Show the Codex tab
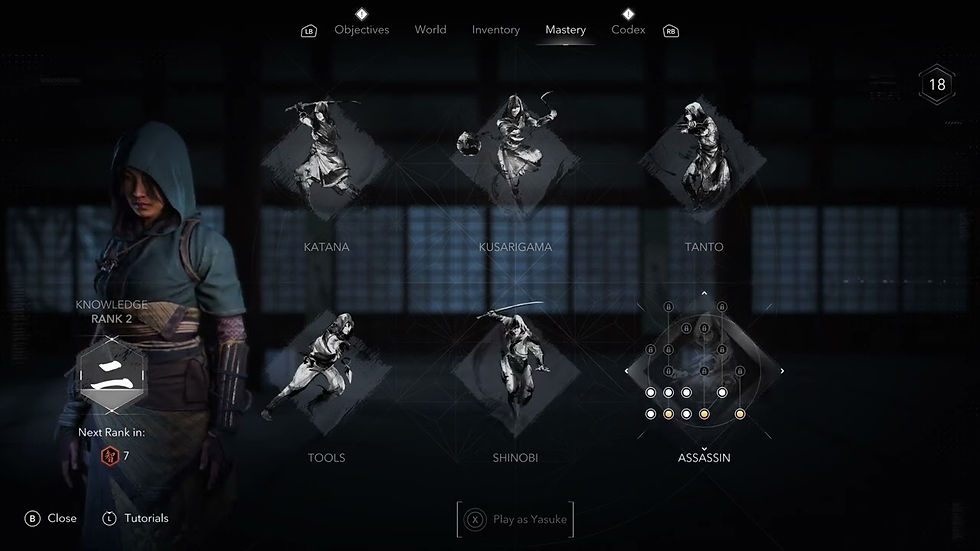980x551 pixels. (x=628, y=30)
